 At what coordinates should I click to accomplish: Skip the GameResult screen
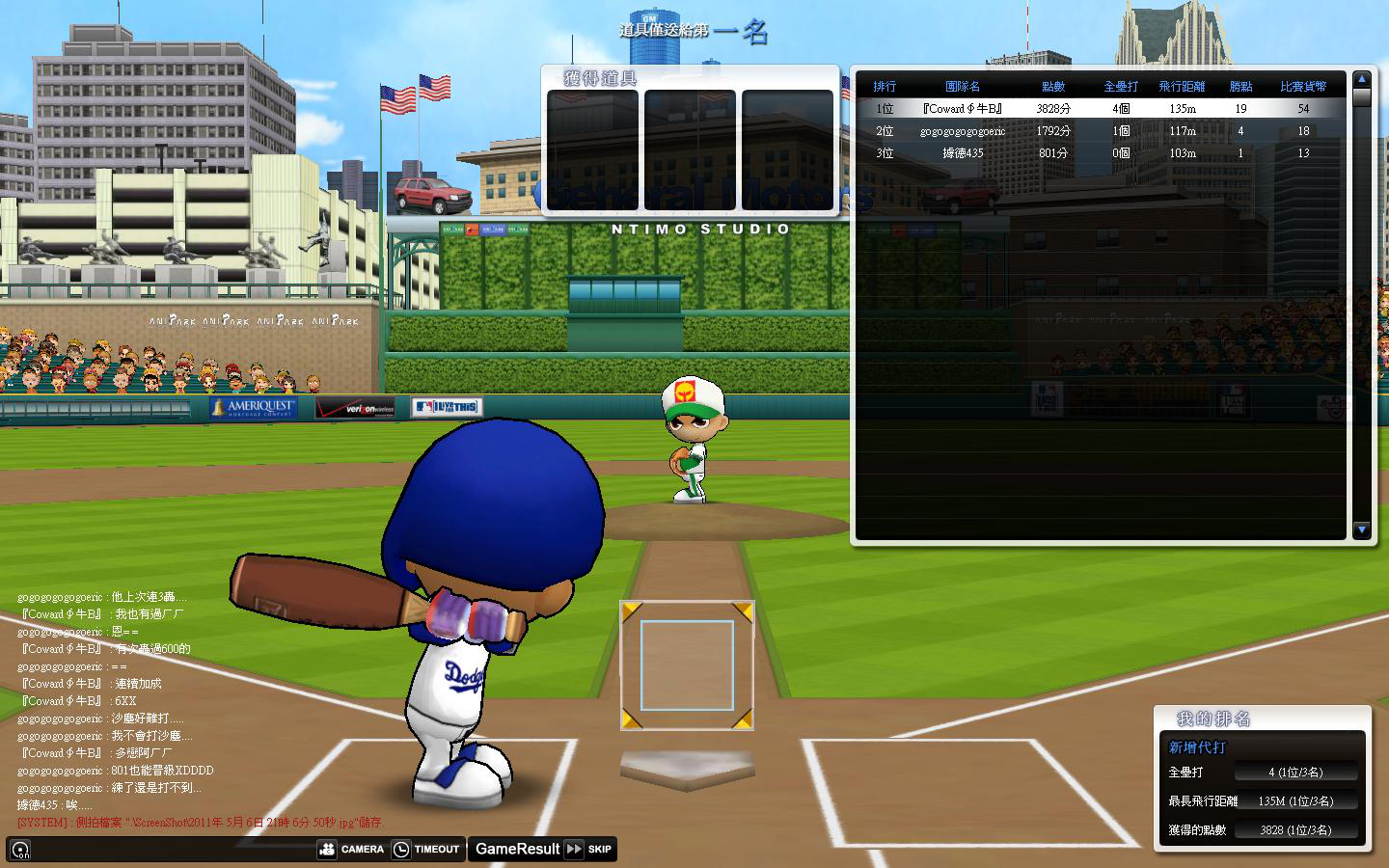point(588,850)
